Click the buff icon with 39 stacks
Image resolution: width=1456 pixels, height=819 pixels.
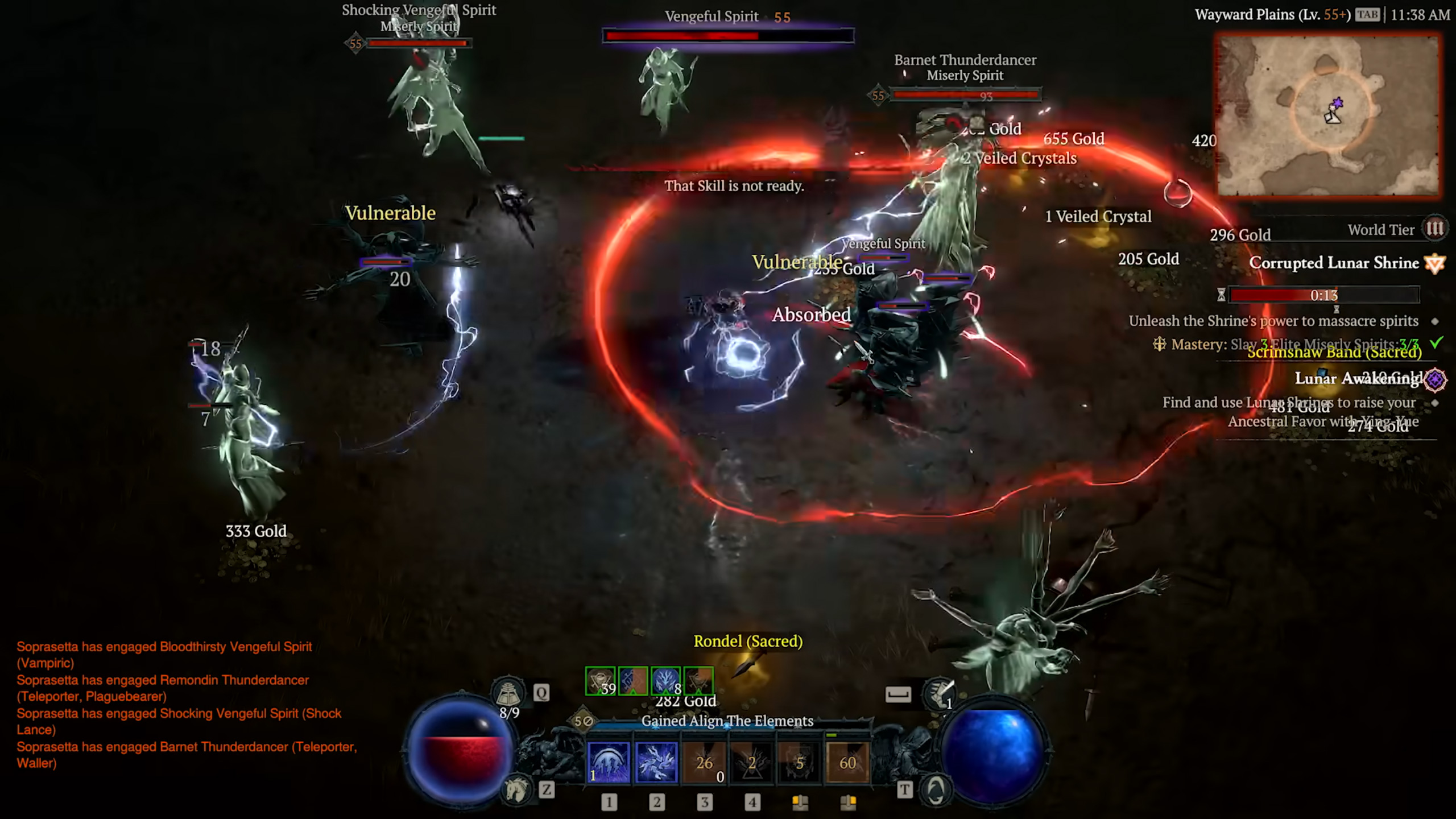pyautogui.click(x=600, y=681)
